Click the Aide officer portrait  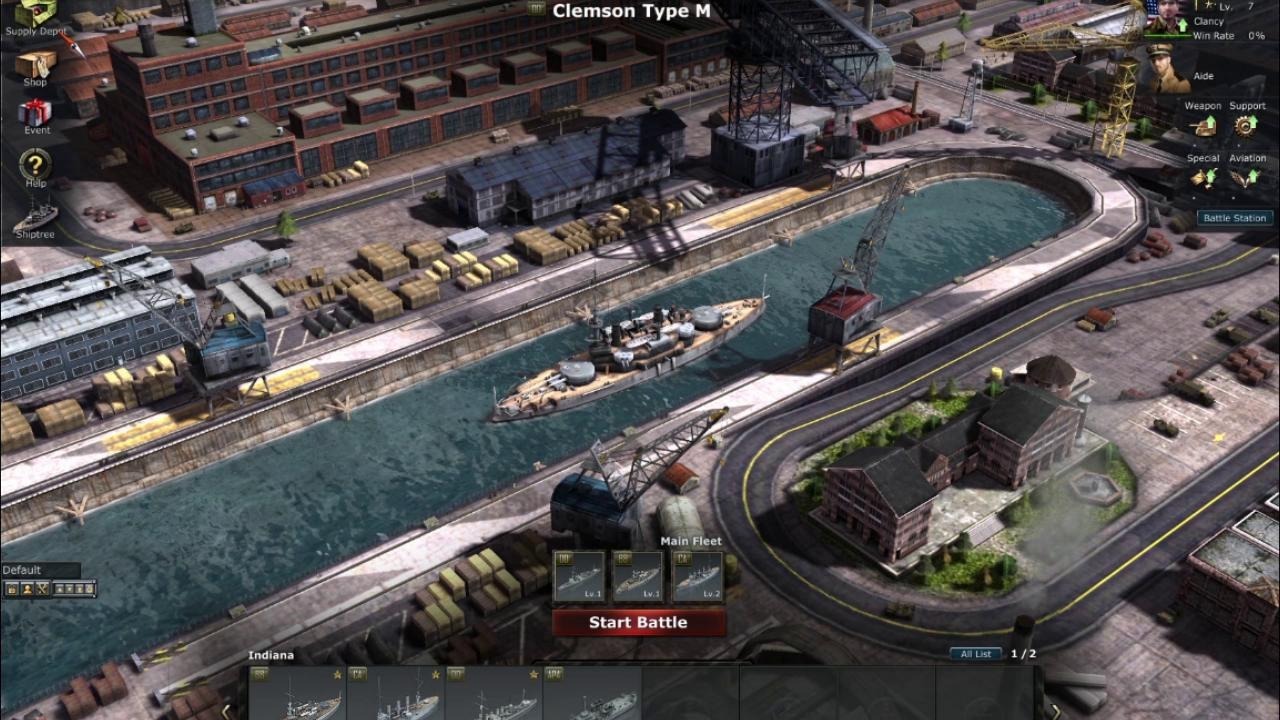pyautogui.click(x=1166, y=67)
